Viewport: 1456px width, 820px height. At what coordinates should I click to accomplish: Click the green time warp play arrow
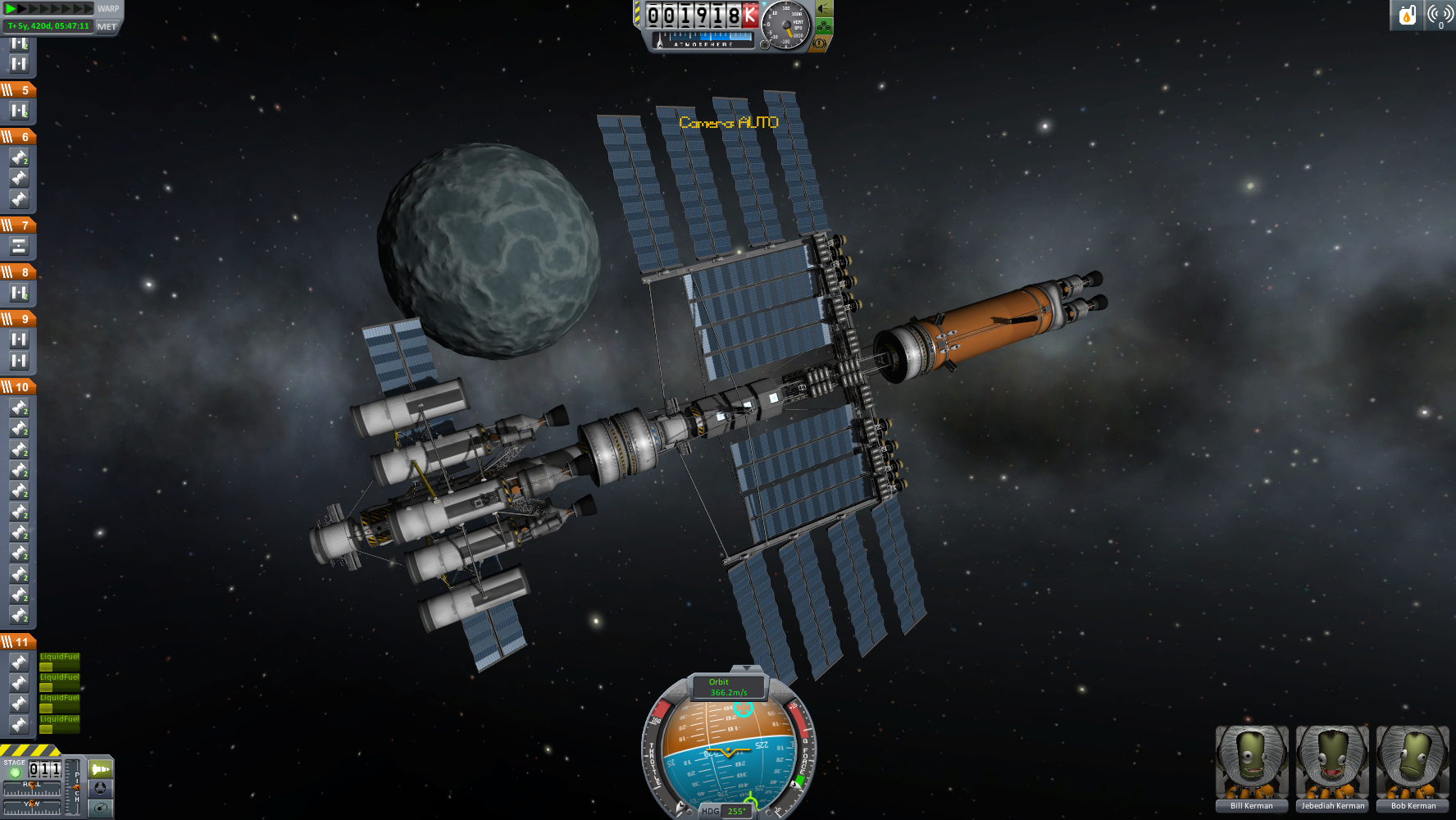coord(11,8)
